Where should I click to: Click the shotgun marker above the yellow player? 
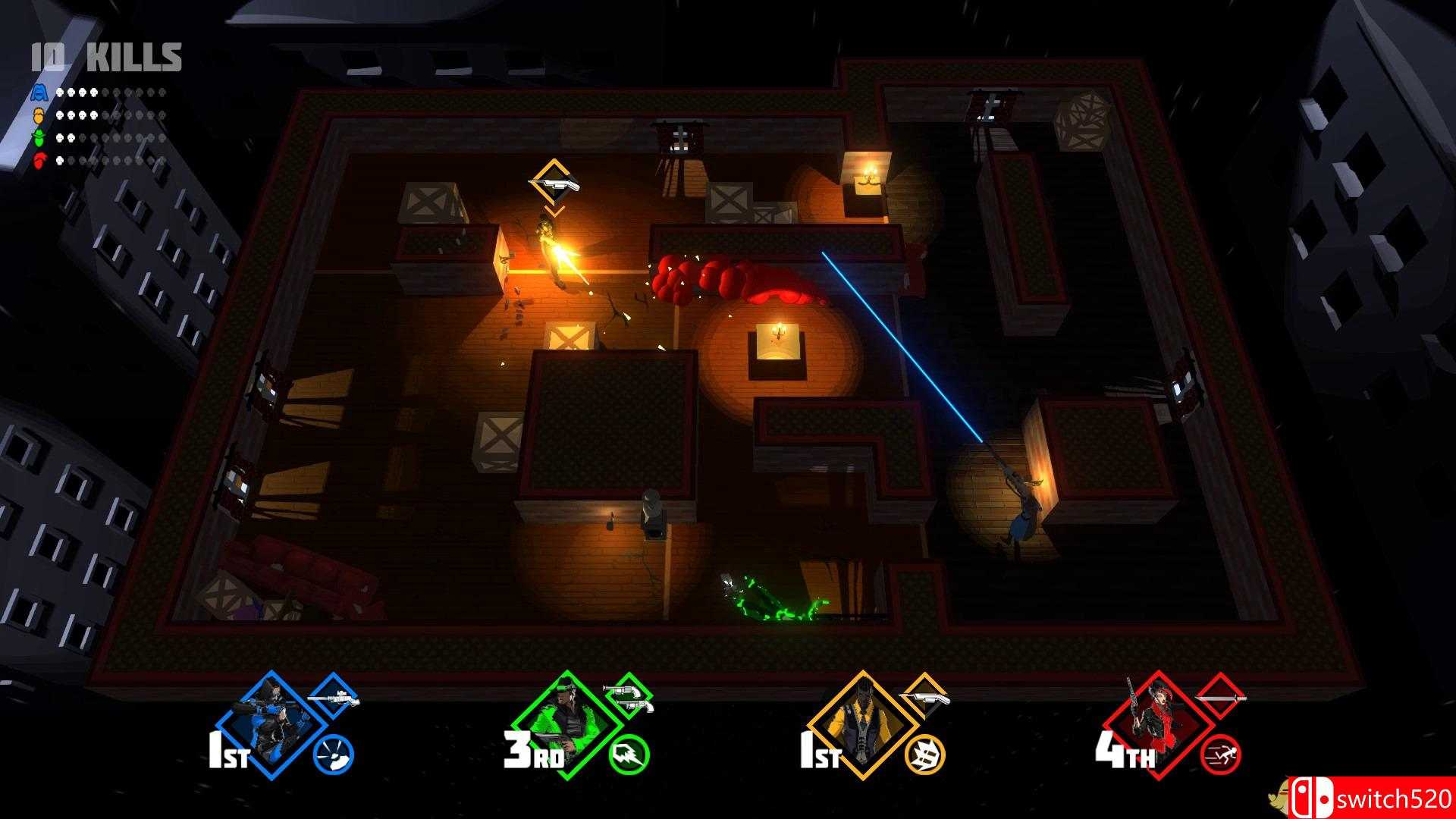pyautogui.click(x=554, y=182)
